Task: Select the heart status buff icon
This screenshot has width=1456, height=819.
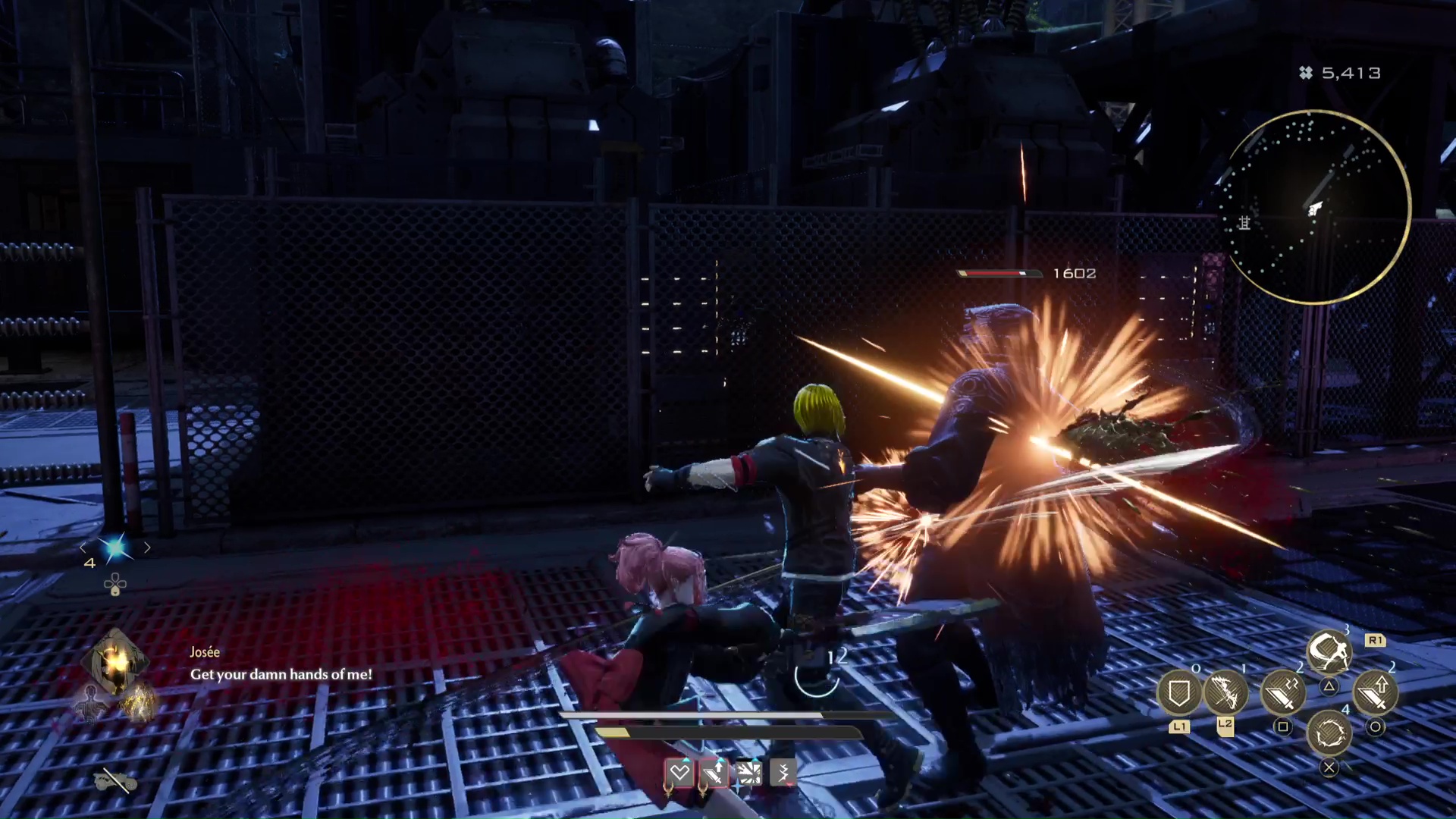Action: [x=679, y=773]
